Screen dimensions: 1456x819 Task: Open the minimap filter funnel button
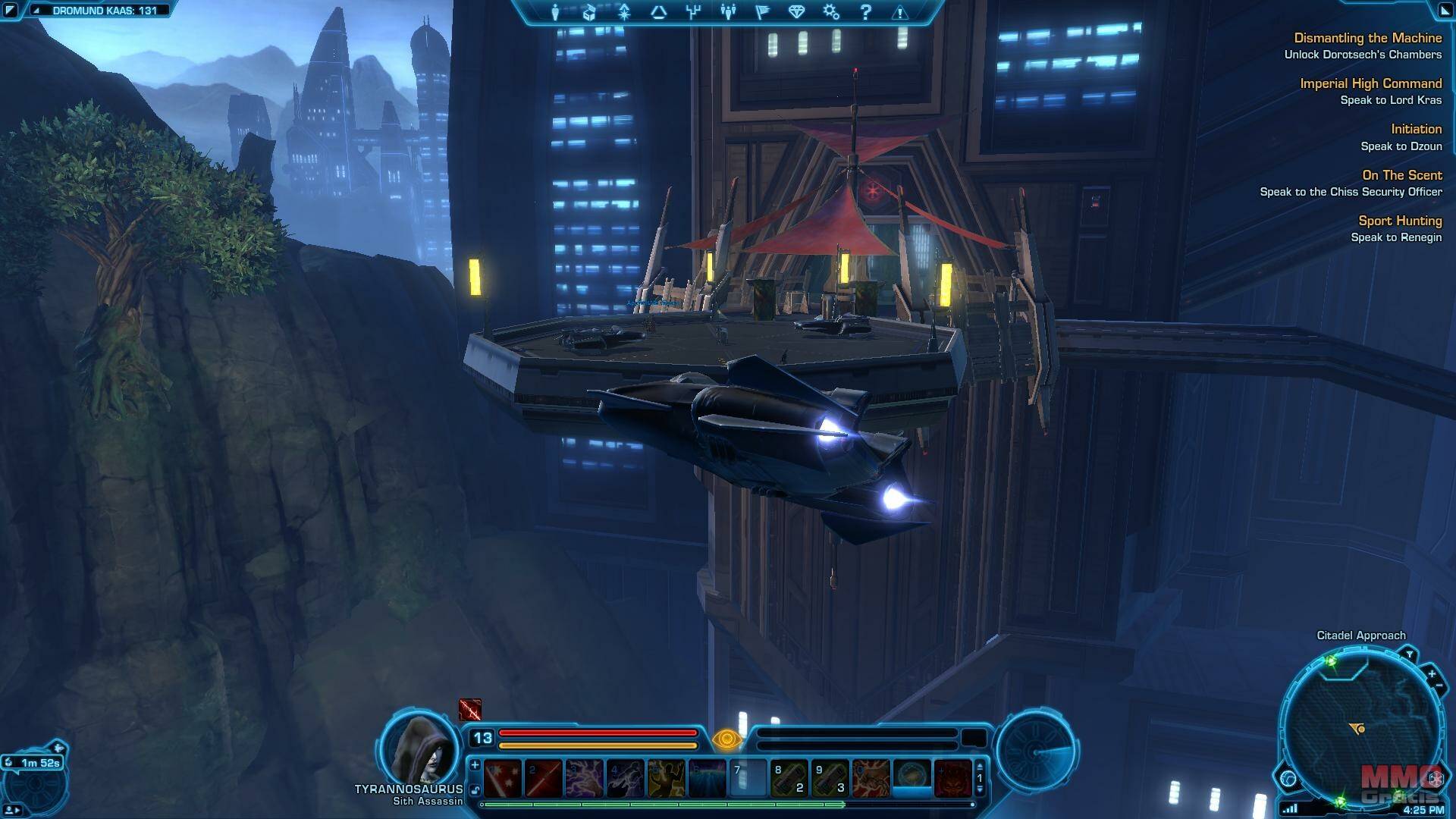coord(1409,654)
